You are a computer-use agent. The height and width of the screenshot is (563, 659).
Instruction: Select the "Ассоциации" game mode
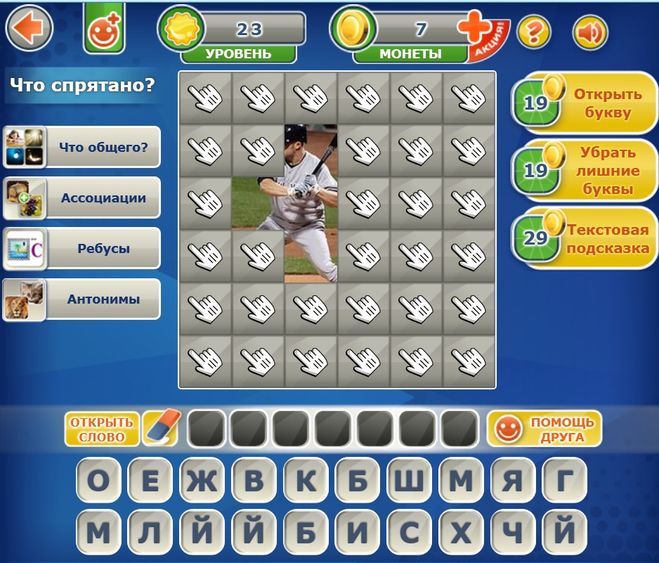coord(82,198)
